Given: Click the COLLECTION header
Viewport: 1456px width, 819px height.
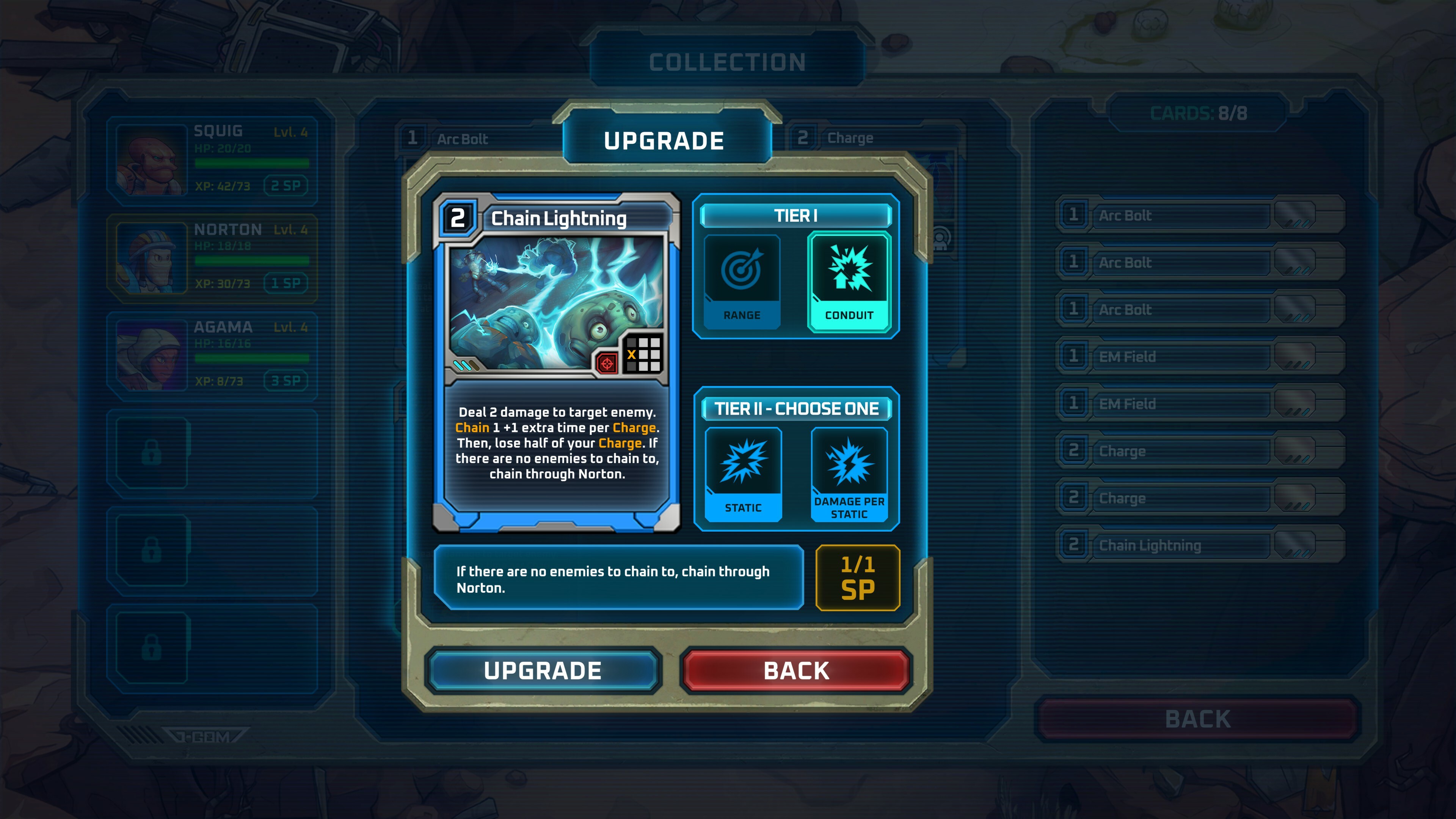Looking at the screenshot, I should [x=728, y=62].
